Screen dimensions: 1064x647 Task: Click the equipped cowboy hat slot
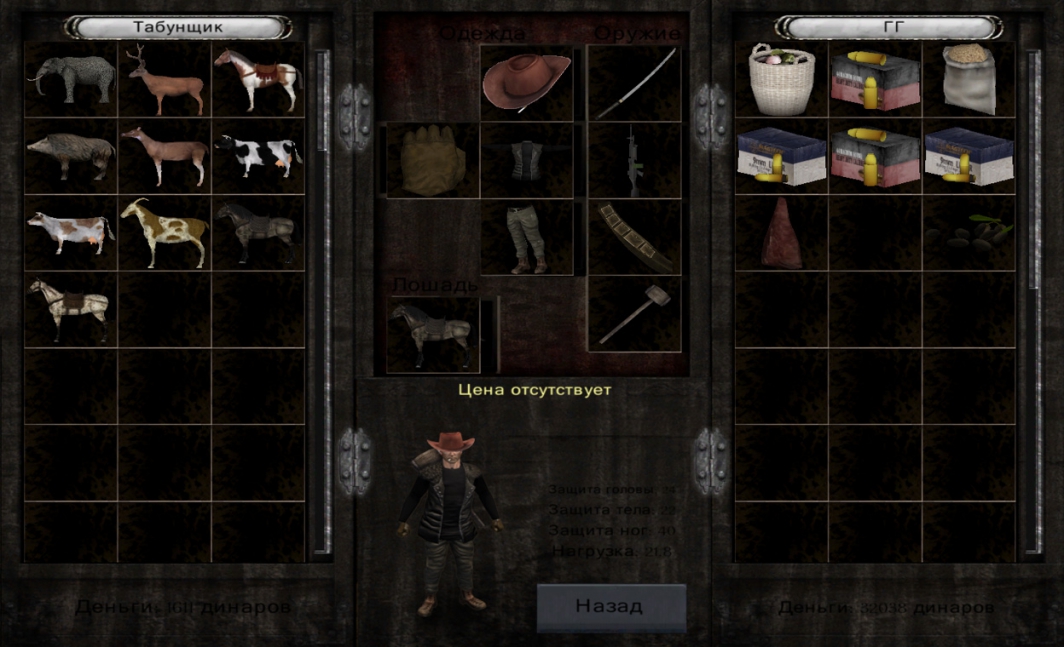coord(527,82)
